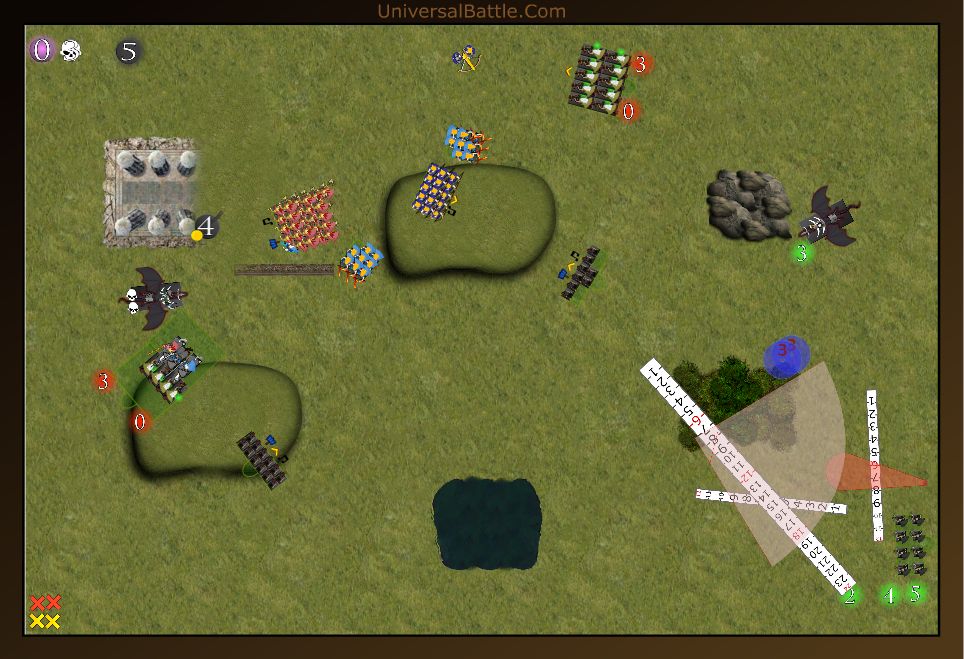
Task: Pick the blue translucent 3 token
Action: (x=786, y=355)
